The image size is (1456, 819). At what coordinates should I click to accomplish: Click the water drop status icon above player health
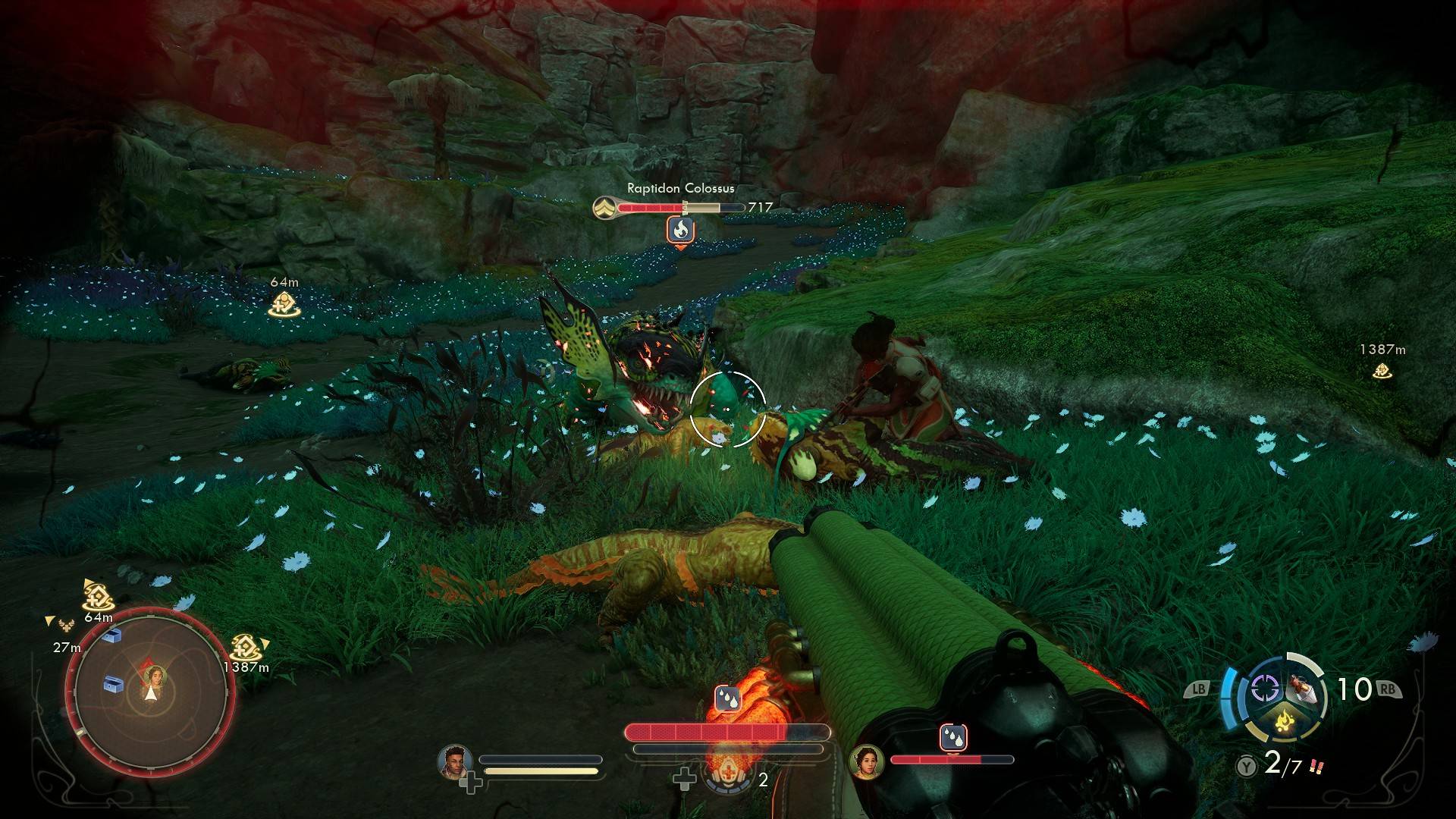[727, 699]
